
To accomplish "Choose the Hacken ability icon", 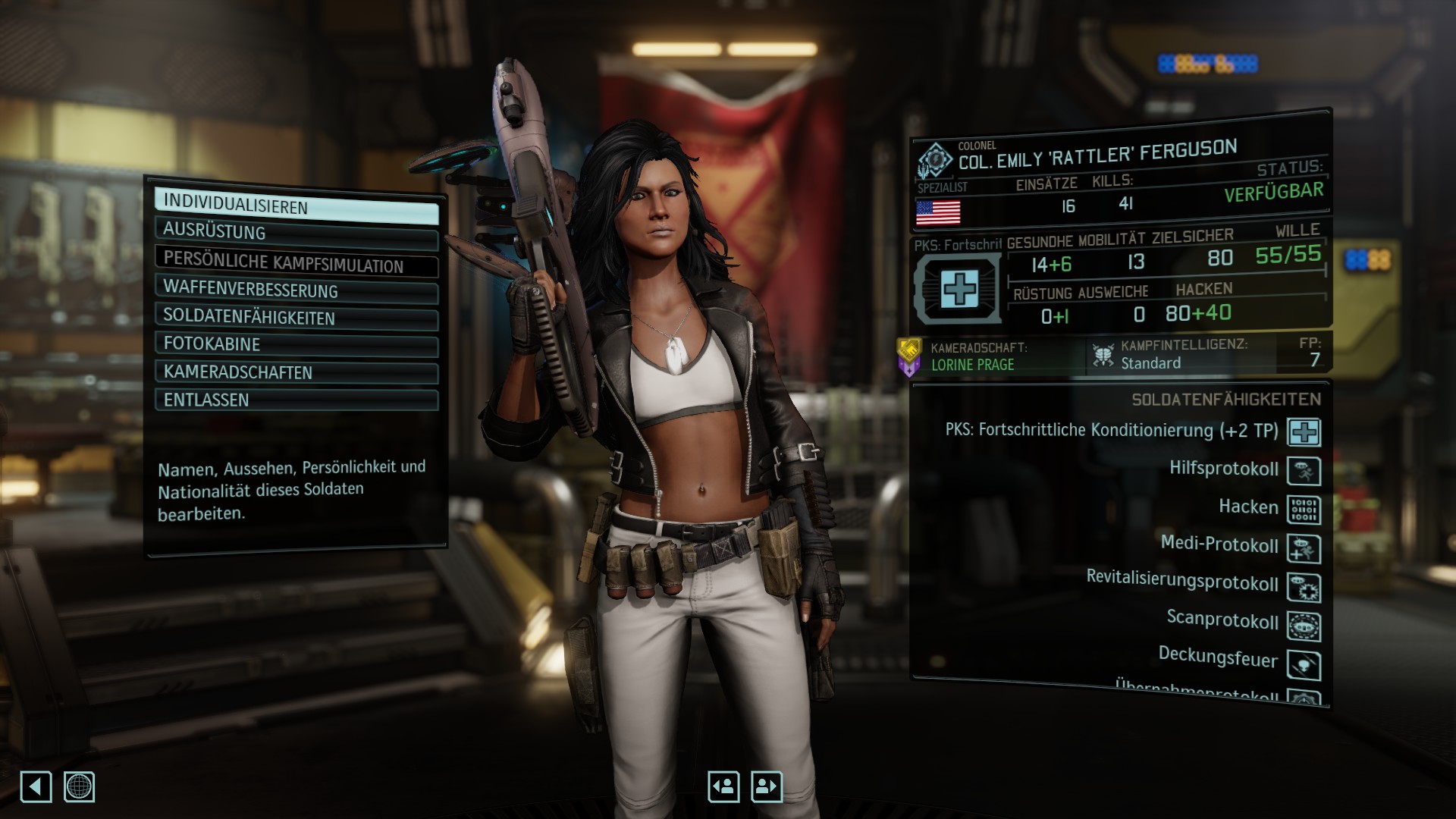I will pos(1304,510).
